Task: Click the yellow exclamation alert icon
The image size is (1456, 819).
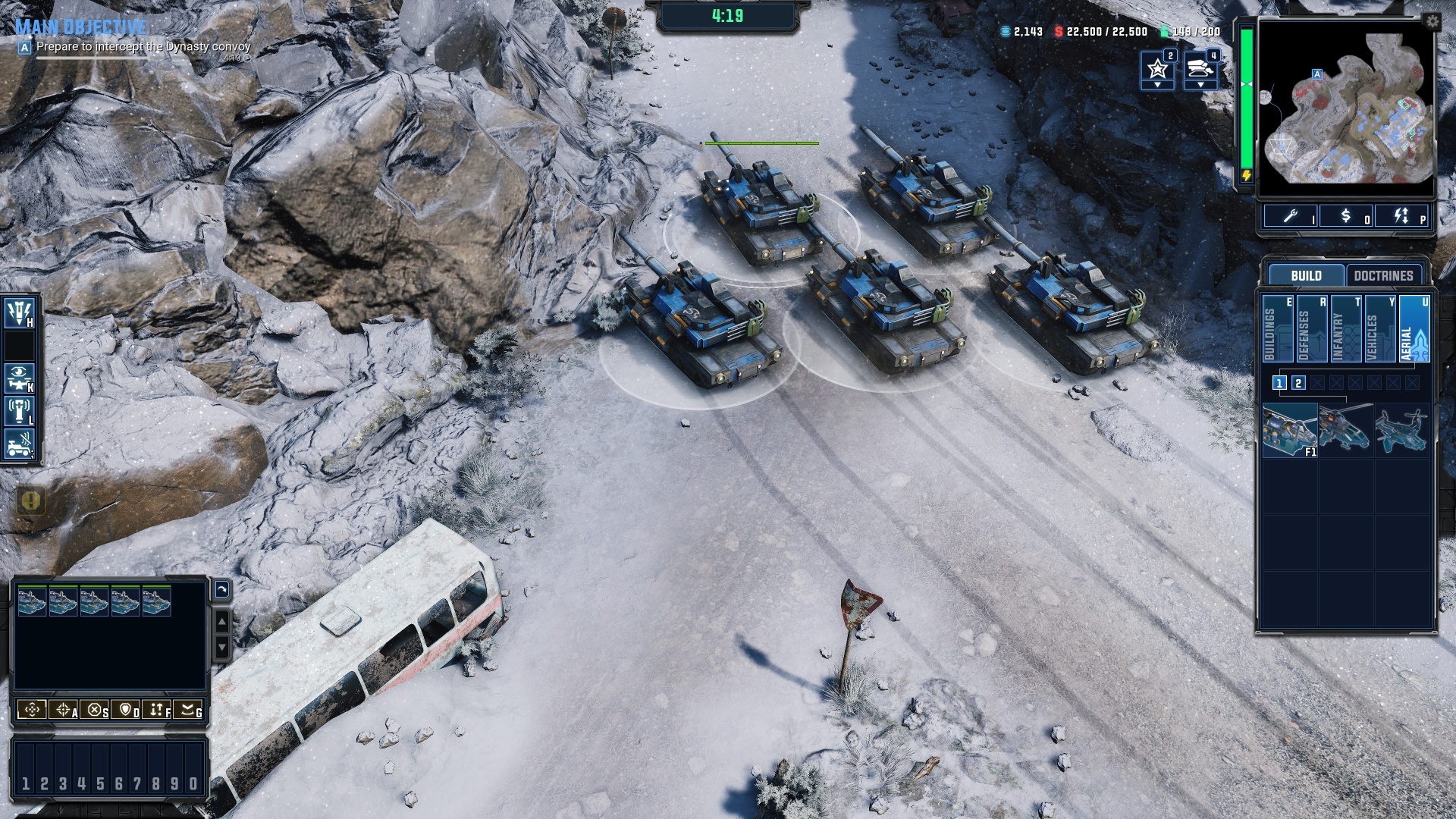Action: pos(30,500)
